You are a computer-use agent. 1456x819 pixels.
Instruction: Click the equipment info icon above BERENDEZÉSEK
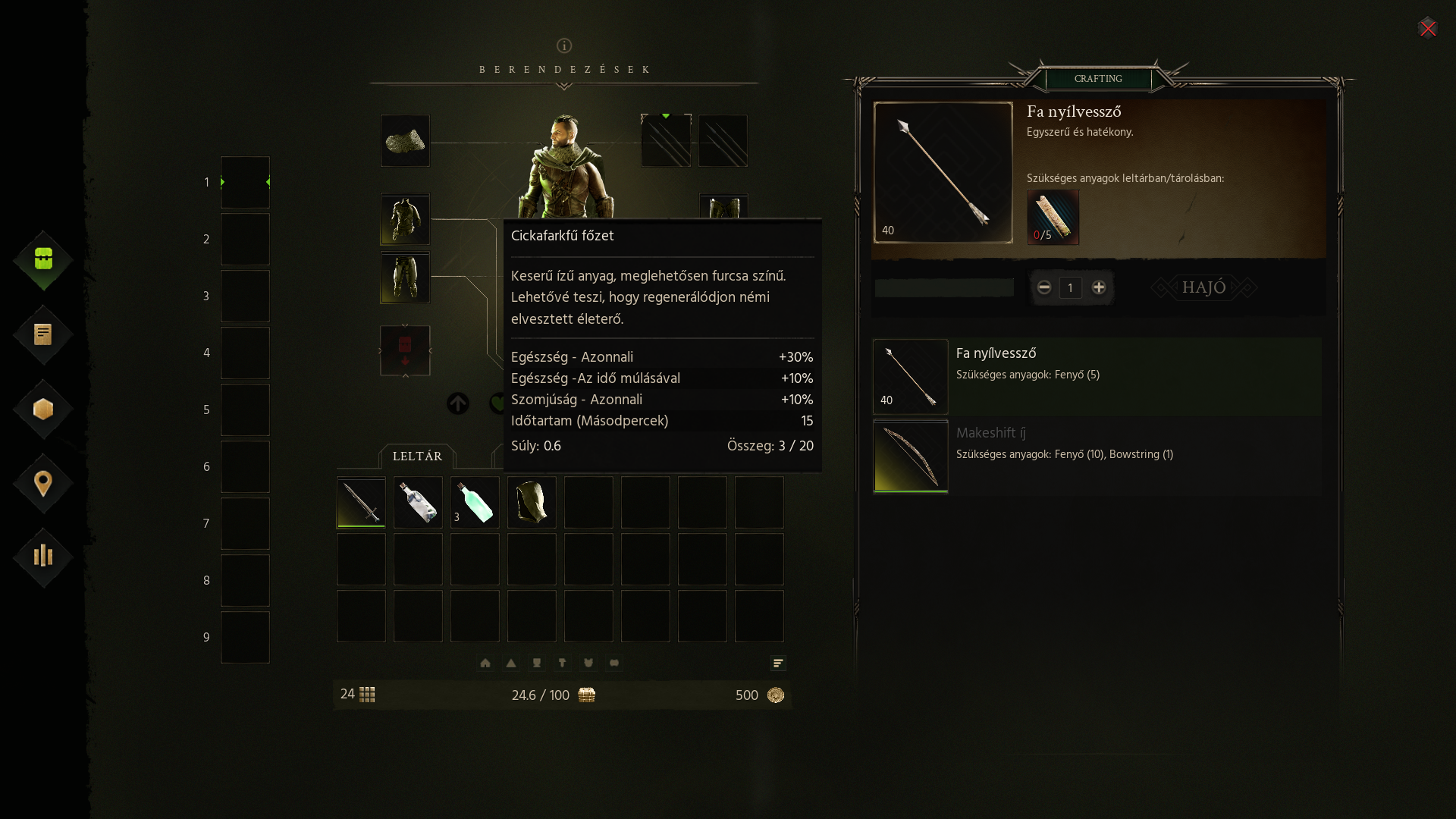[564, 45]
